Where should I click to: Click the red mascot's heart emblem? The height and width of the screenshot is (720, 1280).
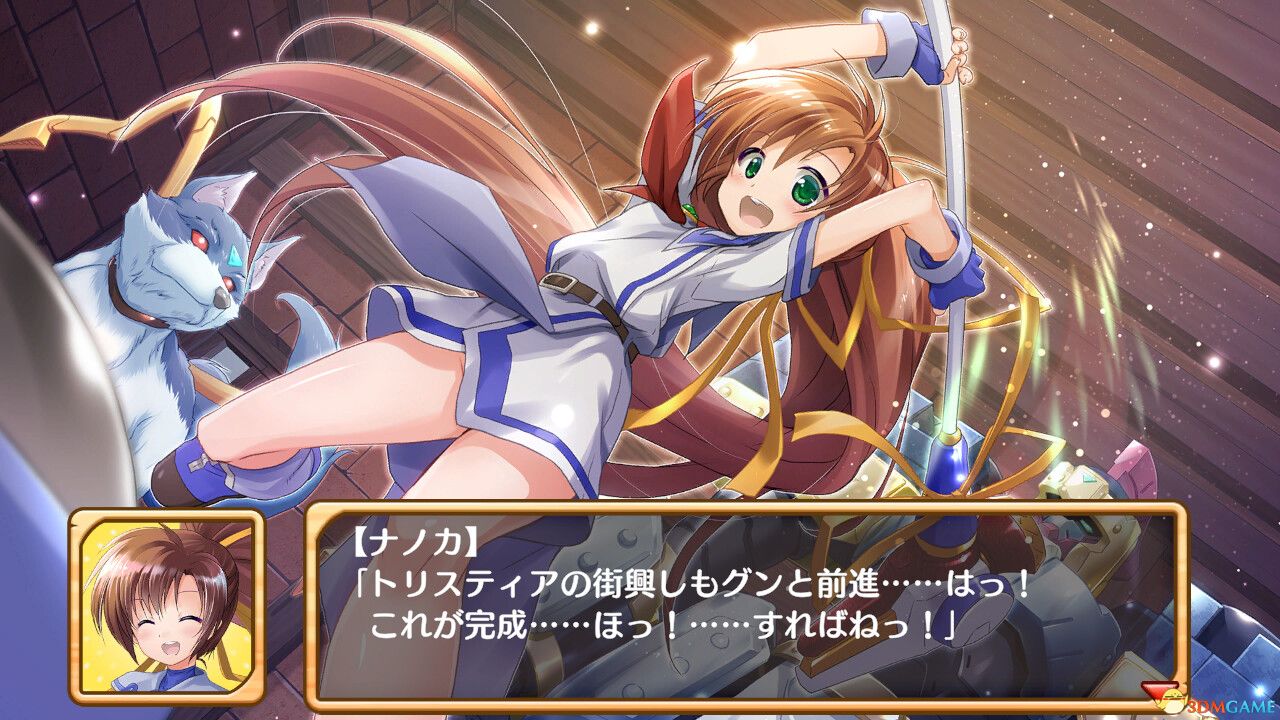coord(1160,692)
